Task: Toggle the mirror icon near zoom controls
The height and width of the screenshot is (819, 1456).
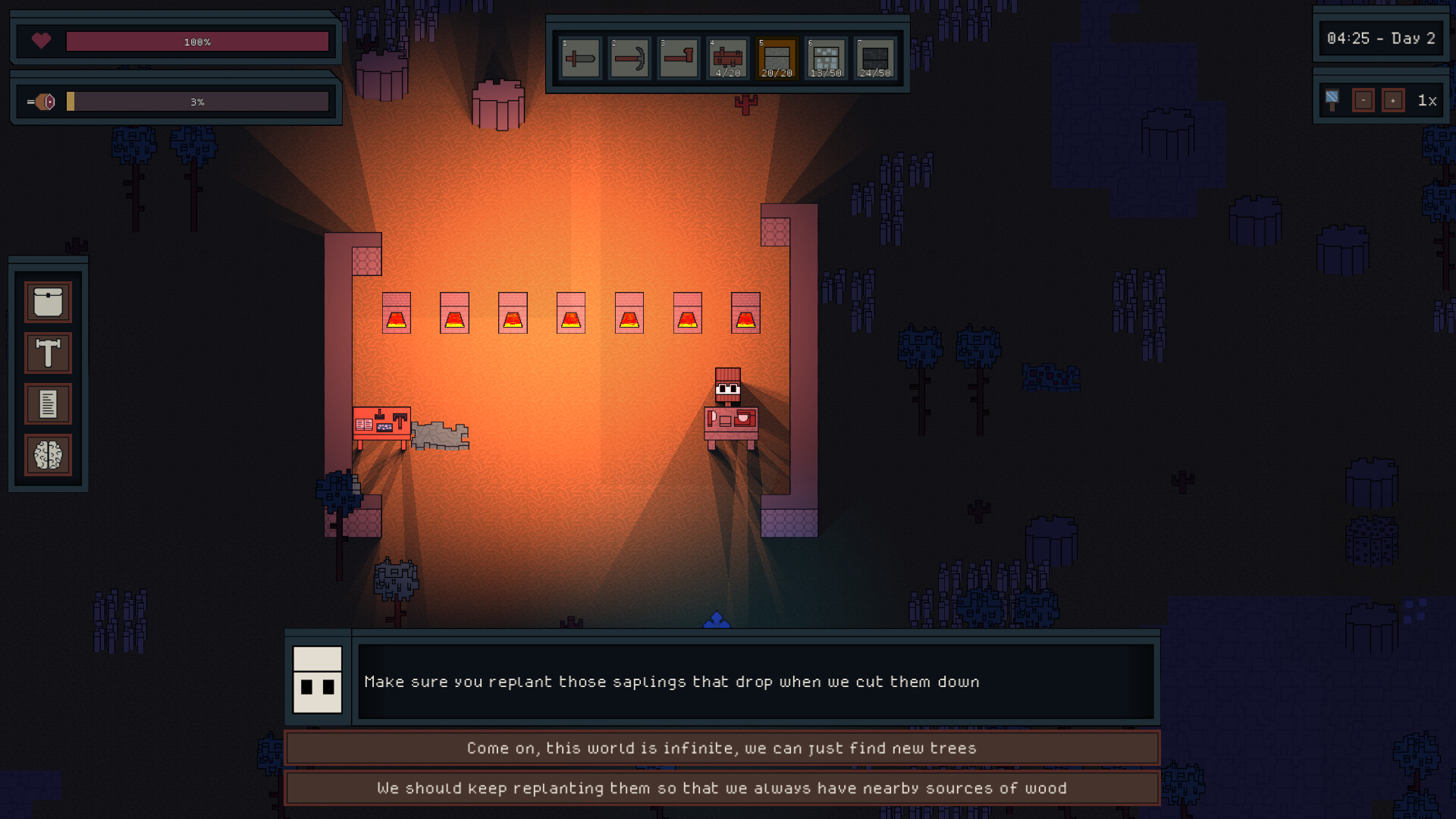Action: point(1332,99)
